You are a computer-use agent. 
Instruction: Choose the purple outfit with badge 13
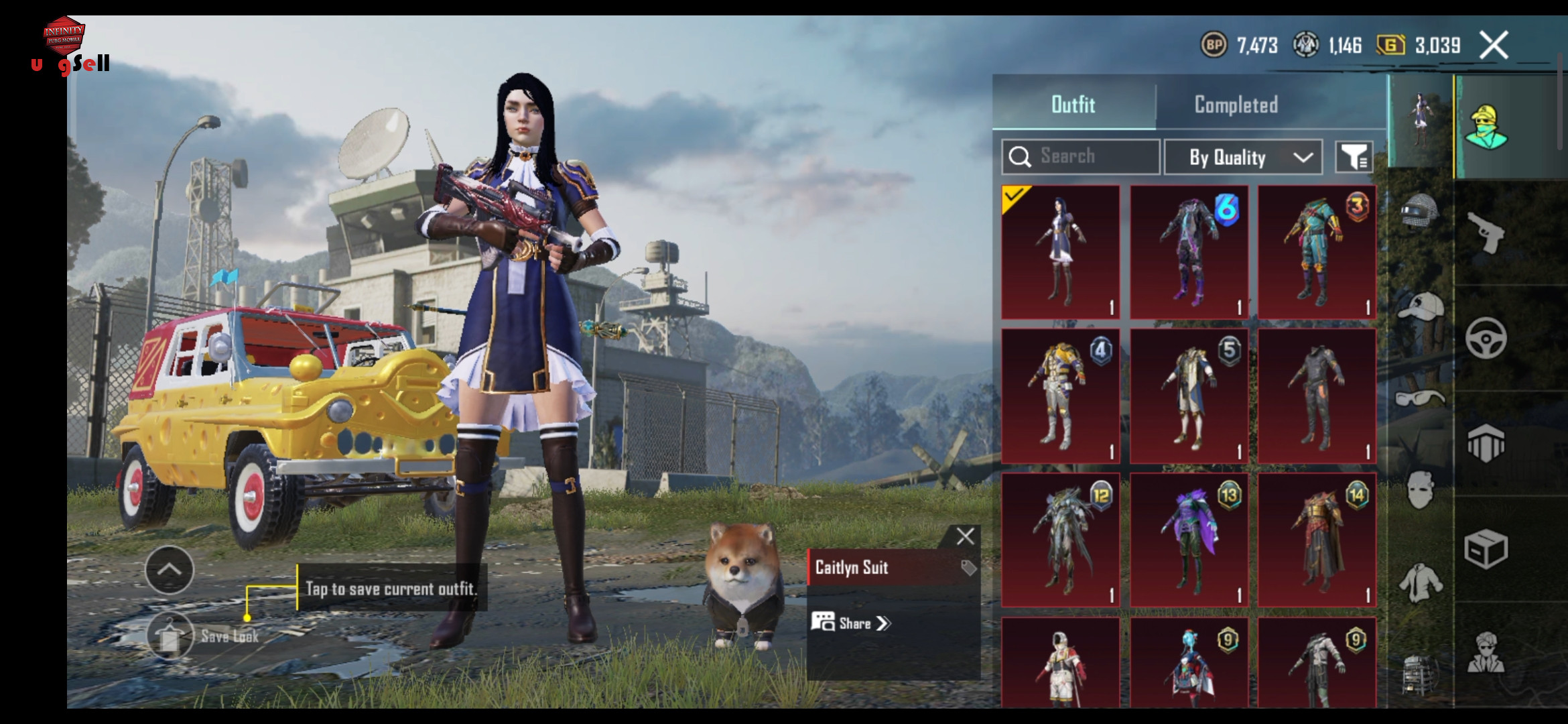point(1189,540)
